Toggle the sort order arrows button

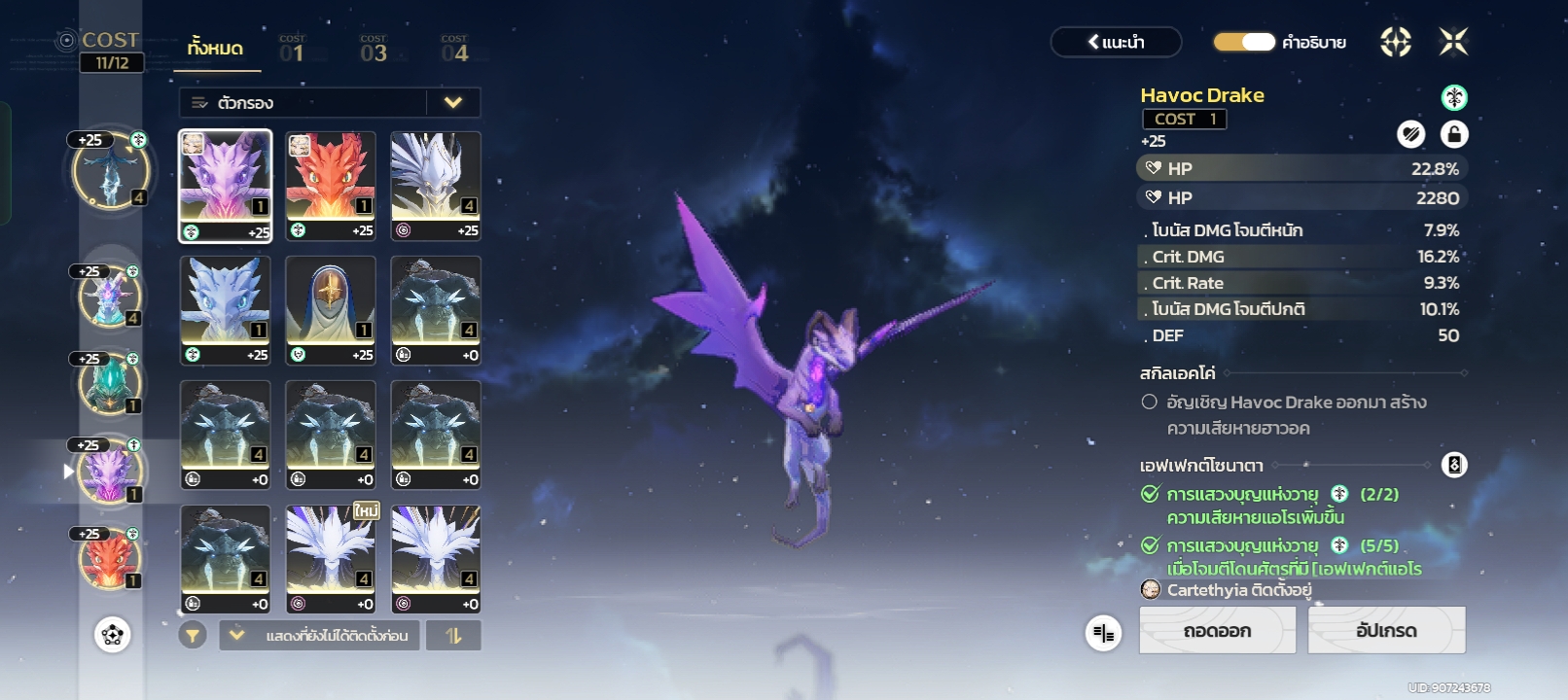coord(454,636)
